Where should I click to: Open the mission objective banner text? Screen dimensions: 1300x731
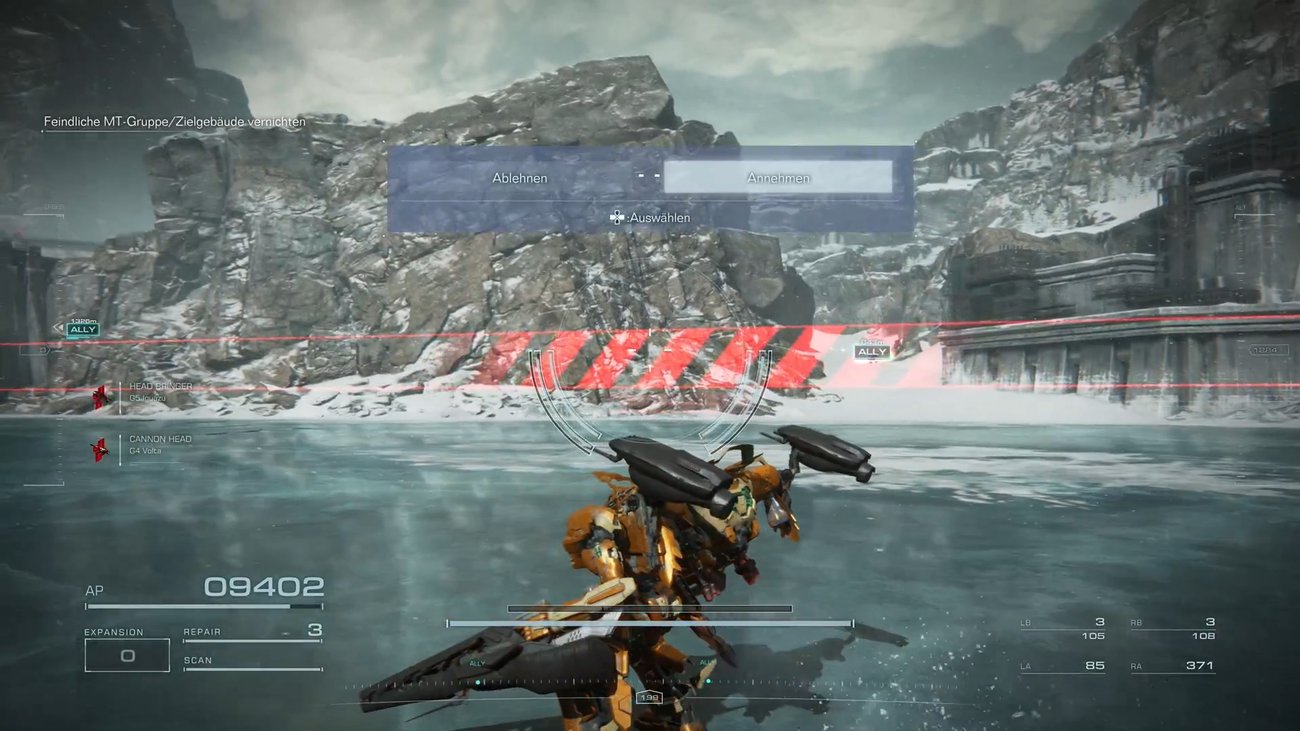(173, 121)
